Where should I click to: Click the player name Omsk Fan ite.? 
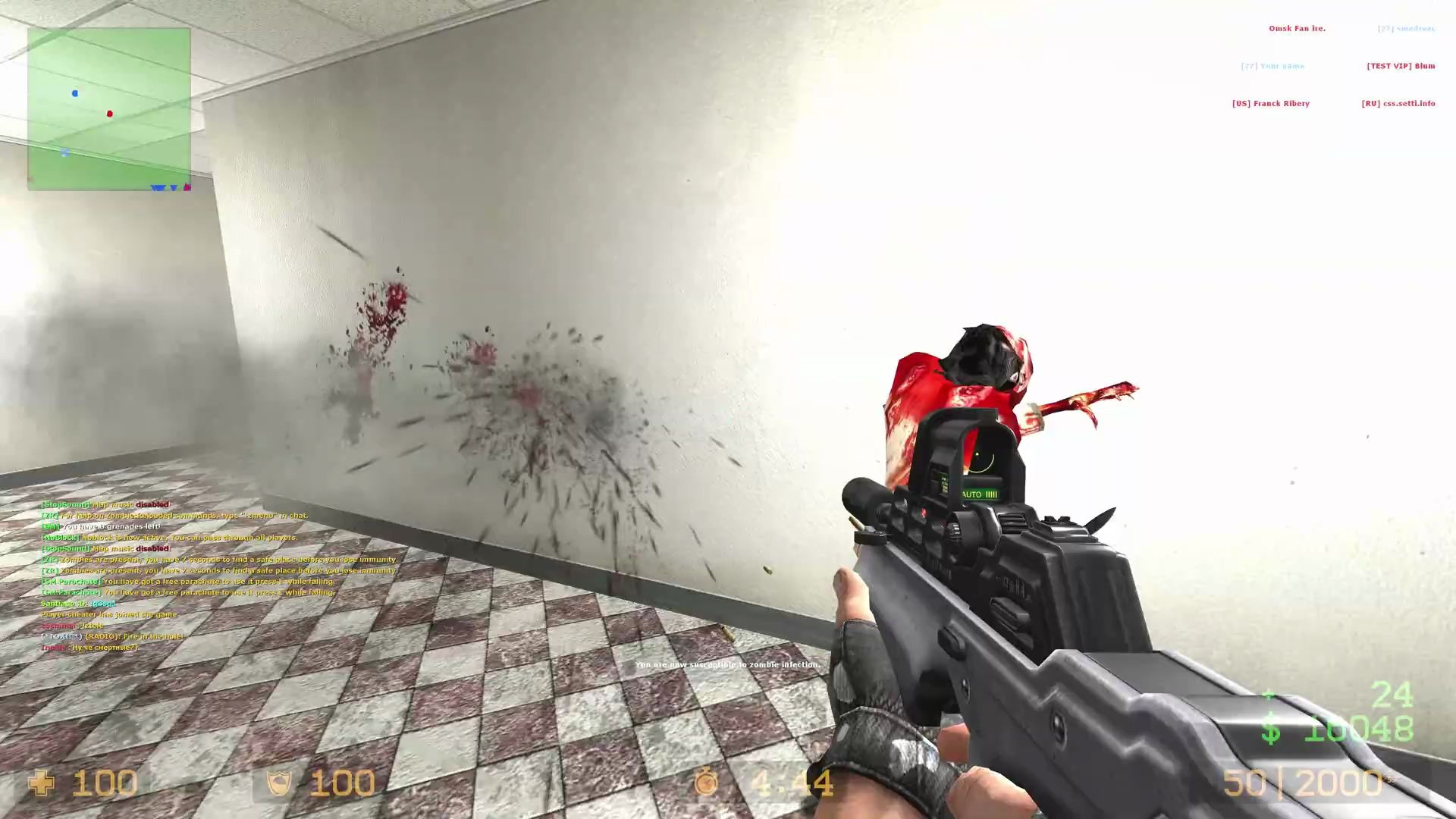[1297, 28]
